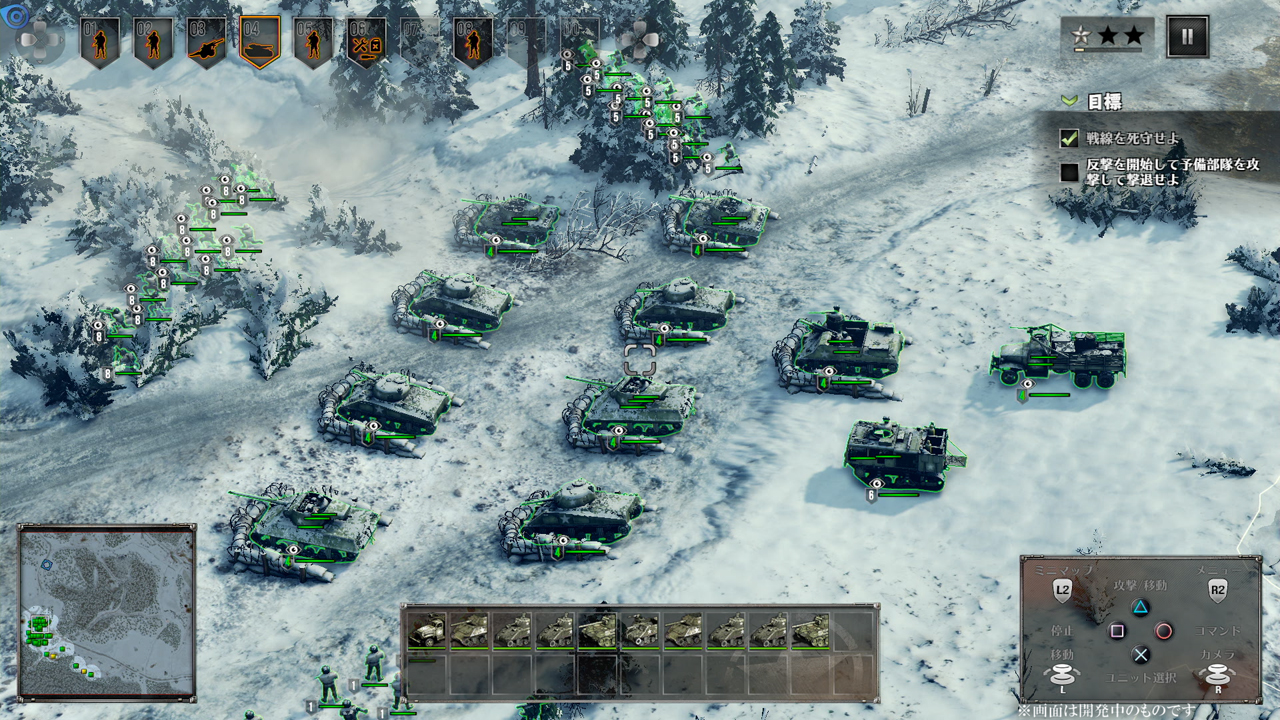
Task: Pause the game with the pause button
Action: (1187, 37)
